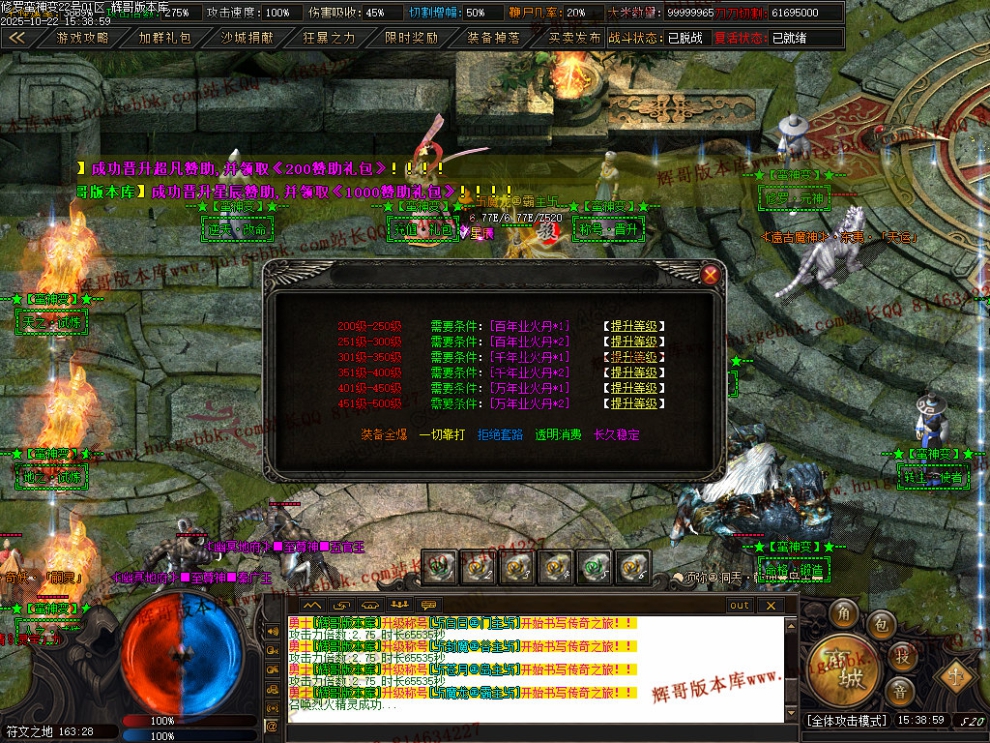This screenshot has width=990, height=743.
Task: Switch the 全体攻击模式 attack mode
Action: pyautogui.click(x=847, y=719)
